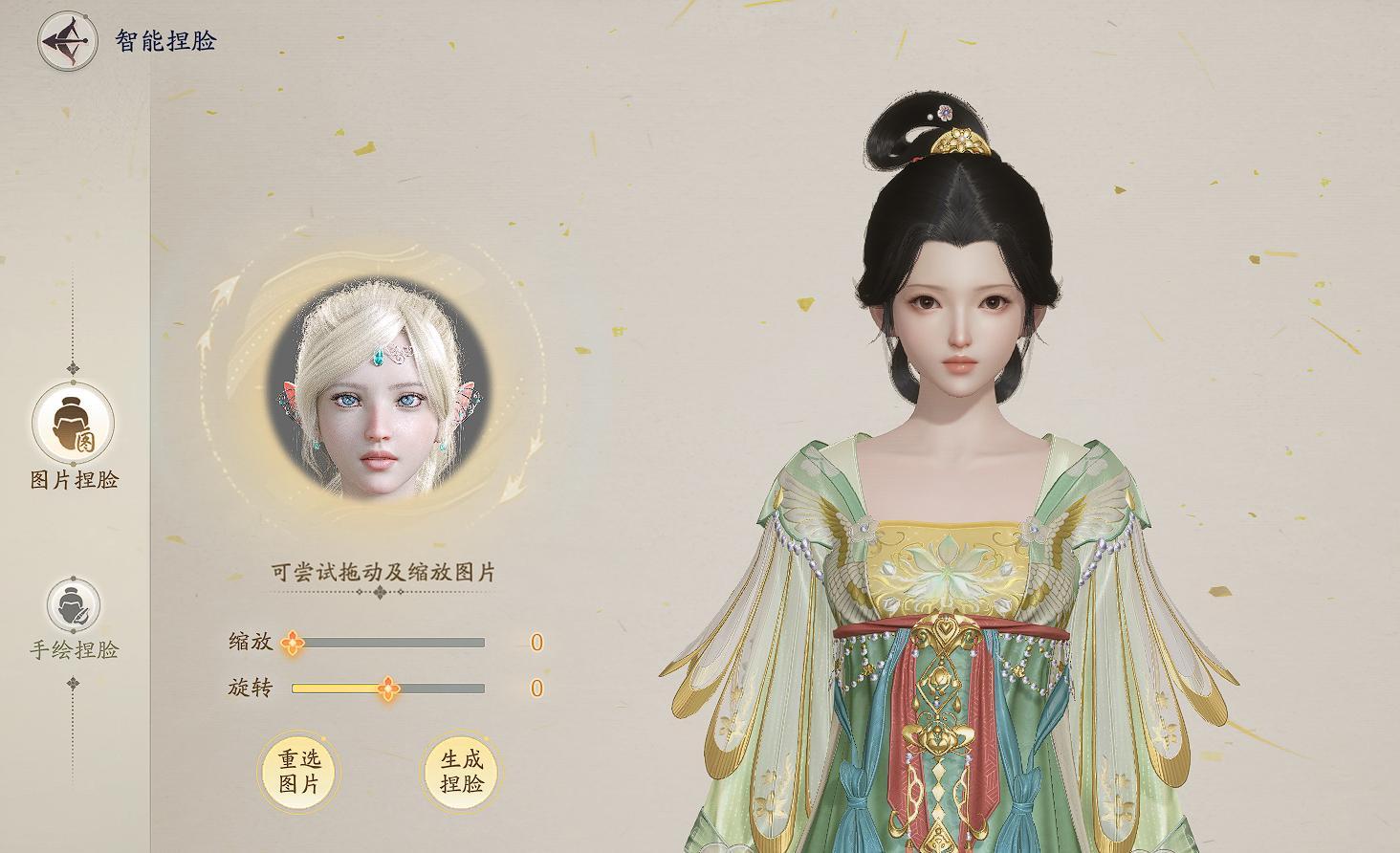Switch to 手绘捏脸 hand-drawn mode

pos(74,605)
